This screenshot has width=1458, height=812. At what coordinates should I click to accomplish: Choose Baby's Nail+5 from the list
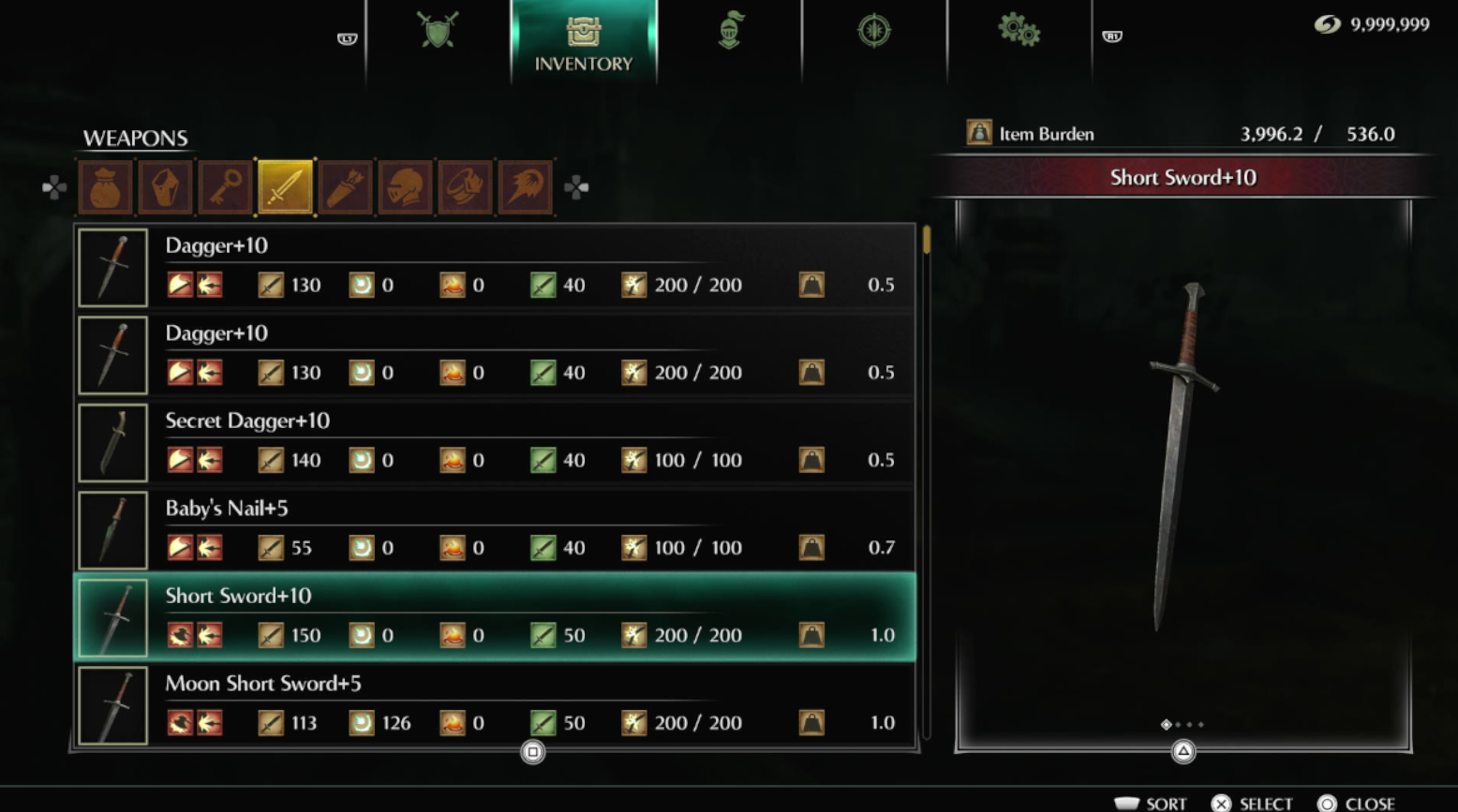(x=495, y=530)
